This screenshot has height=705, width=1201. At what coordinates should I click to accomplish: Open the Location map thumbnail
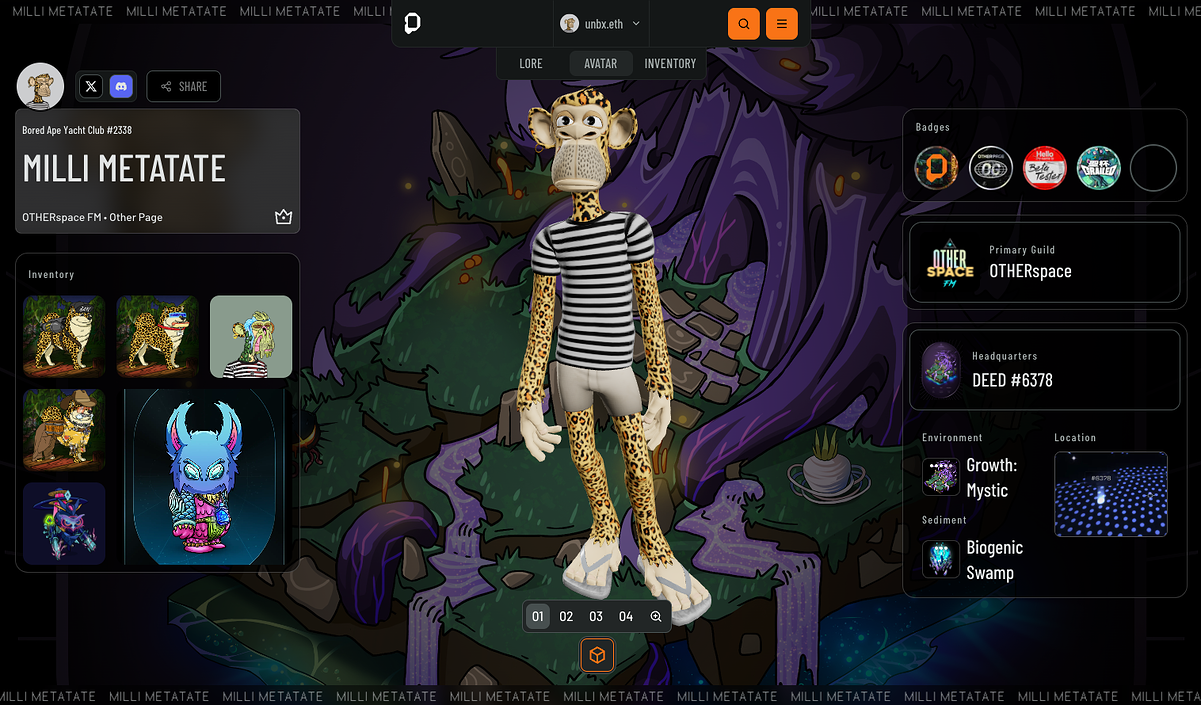[x=1111, y=494]
